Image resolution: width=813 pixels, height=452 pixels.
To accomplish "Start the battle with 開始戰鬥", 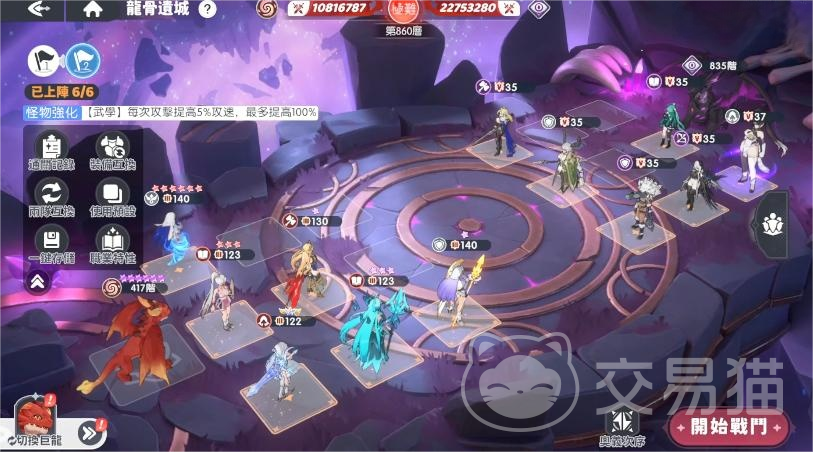I will (x=729, y=427).
